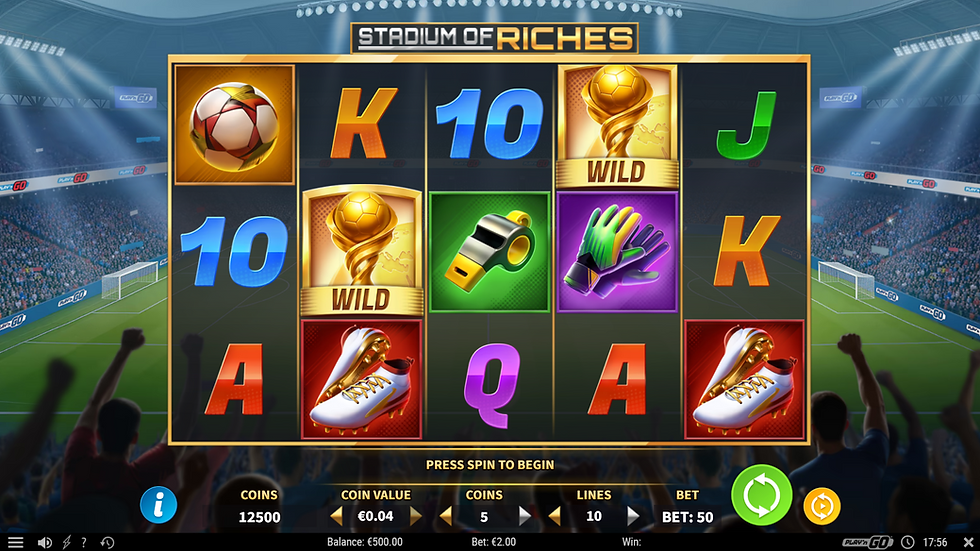Add more paylines

[633, 517]
